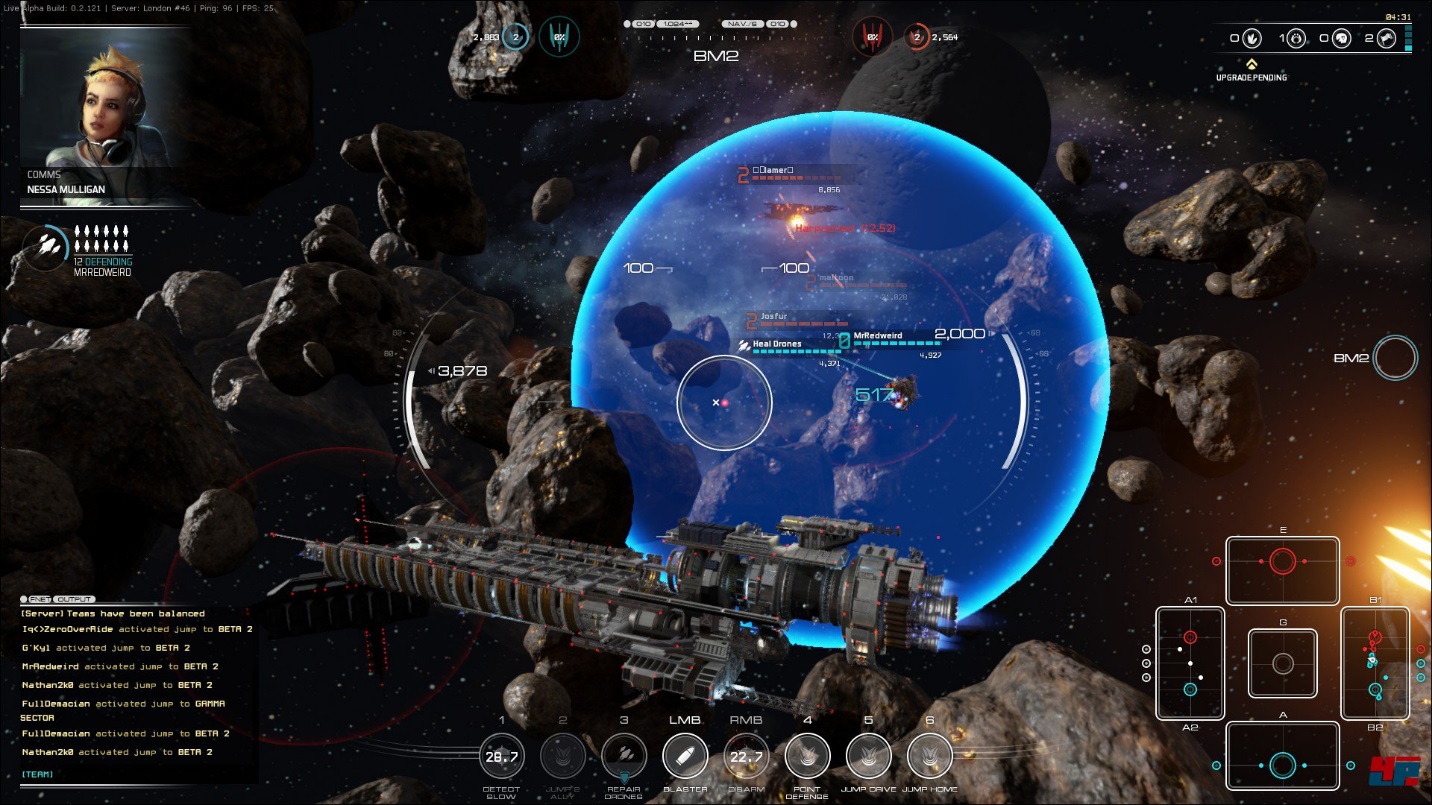The image size is (1432, 805).
Task: Click the Heal Drones status icon
Action: click(742, 344)
